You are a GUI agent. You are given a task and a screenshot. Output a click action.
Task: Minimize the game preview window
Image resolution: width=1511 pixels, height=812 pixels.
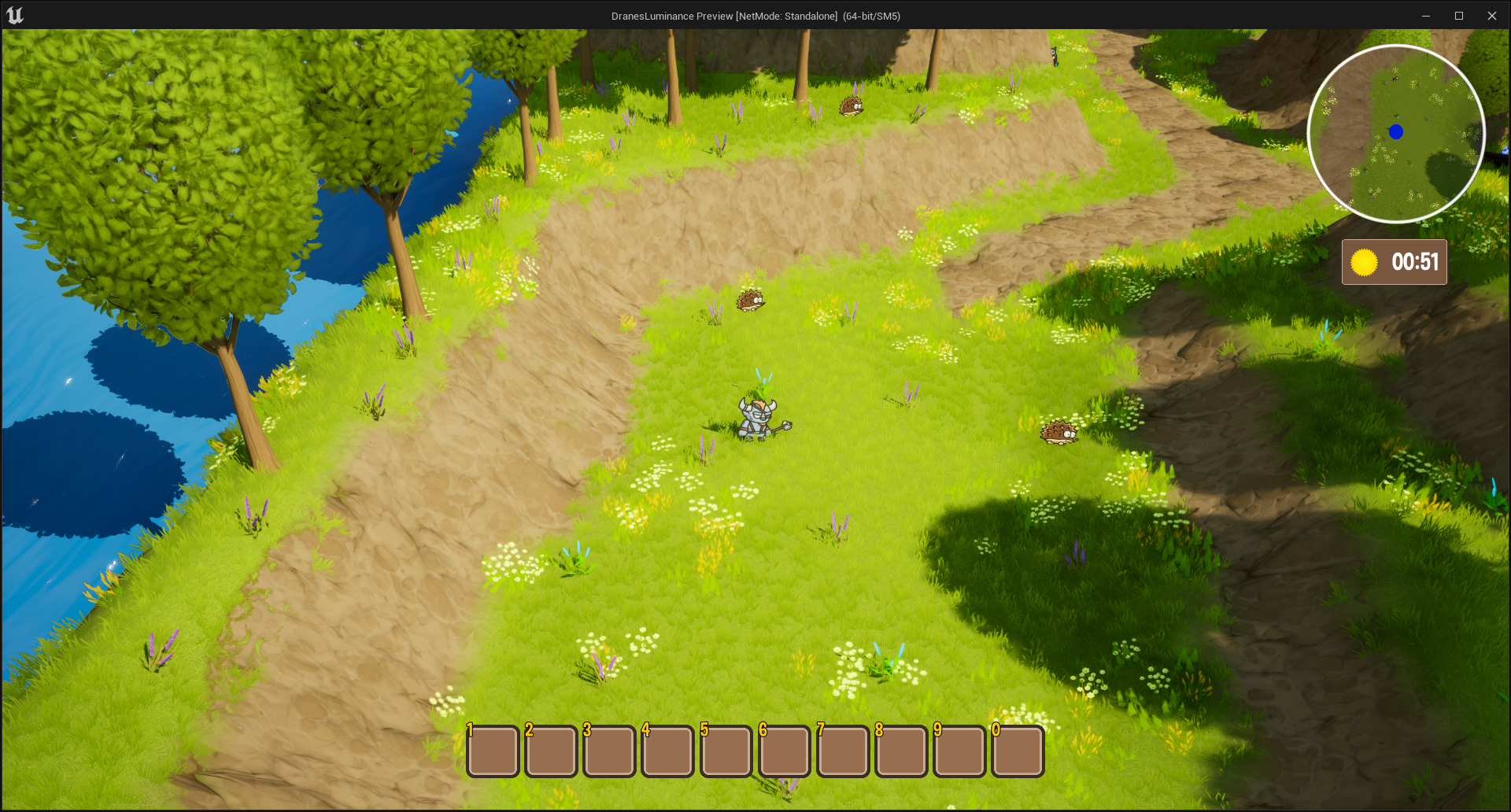(x=1425, y=16)
